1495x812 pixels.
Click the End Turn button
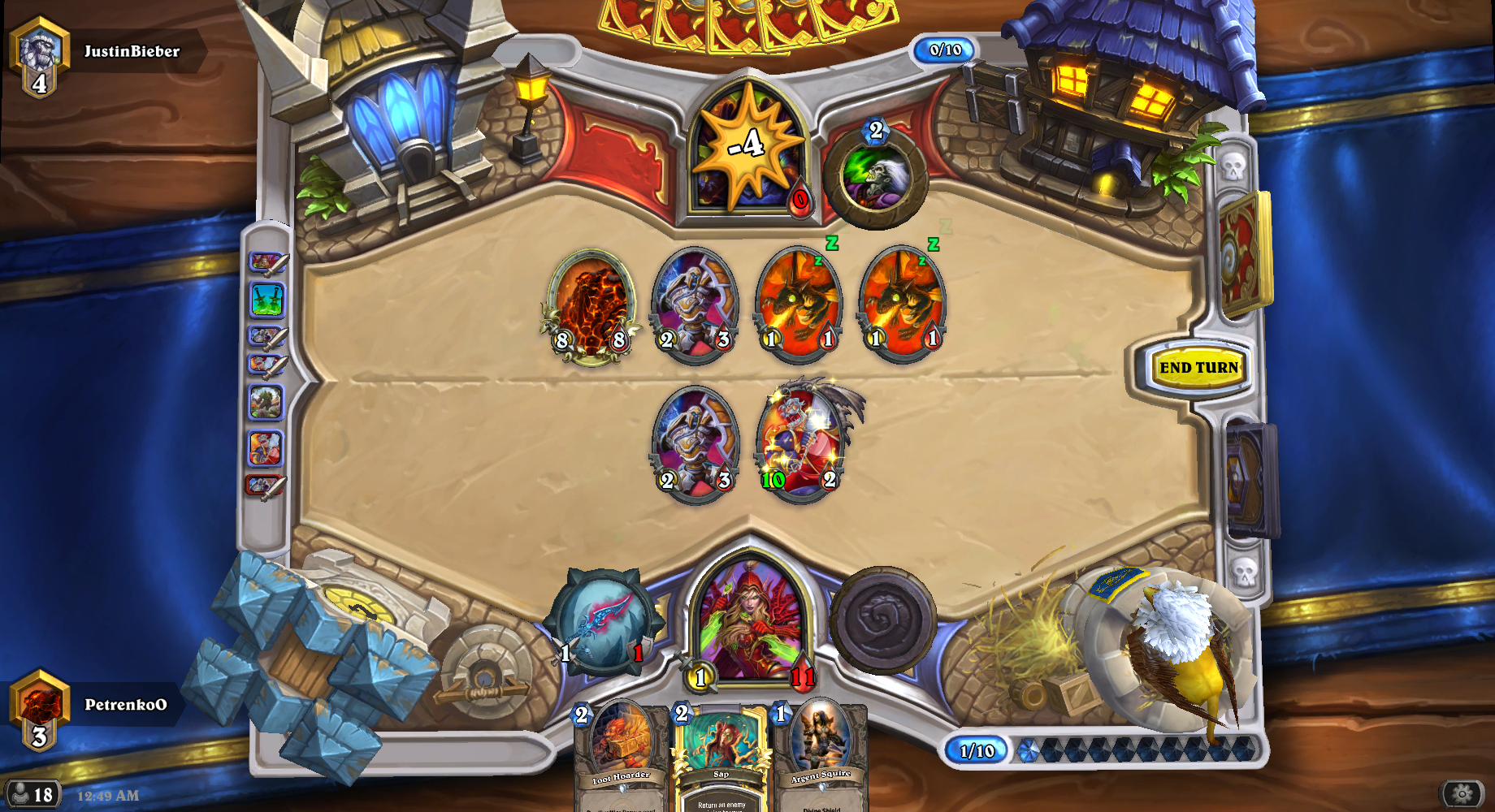[x=1198, y=368]
